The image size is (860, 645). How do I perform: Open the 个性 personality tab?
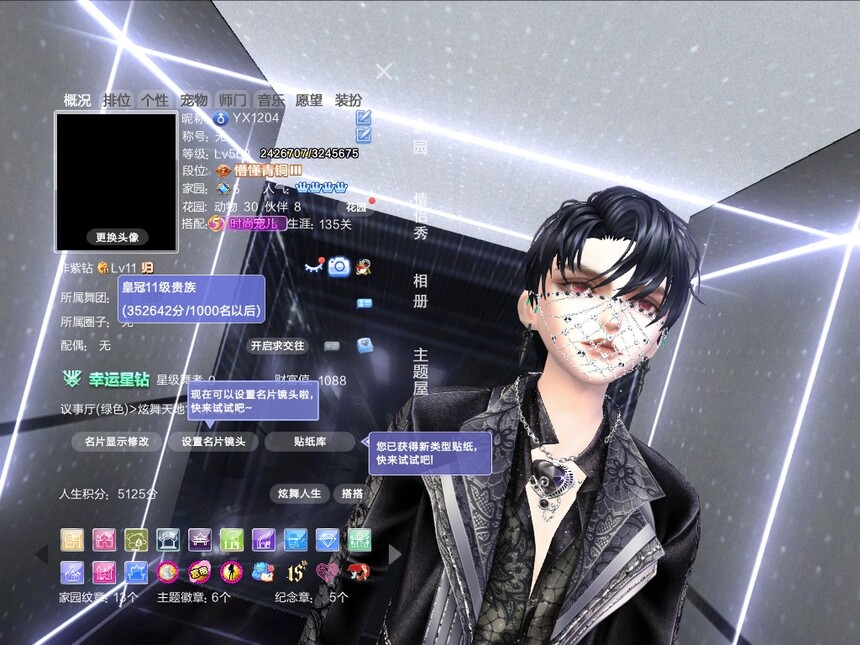(154, 100)
